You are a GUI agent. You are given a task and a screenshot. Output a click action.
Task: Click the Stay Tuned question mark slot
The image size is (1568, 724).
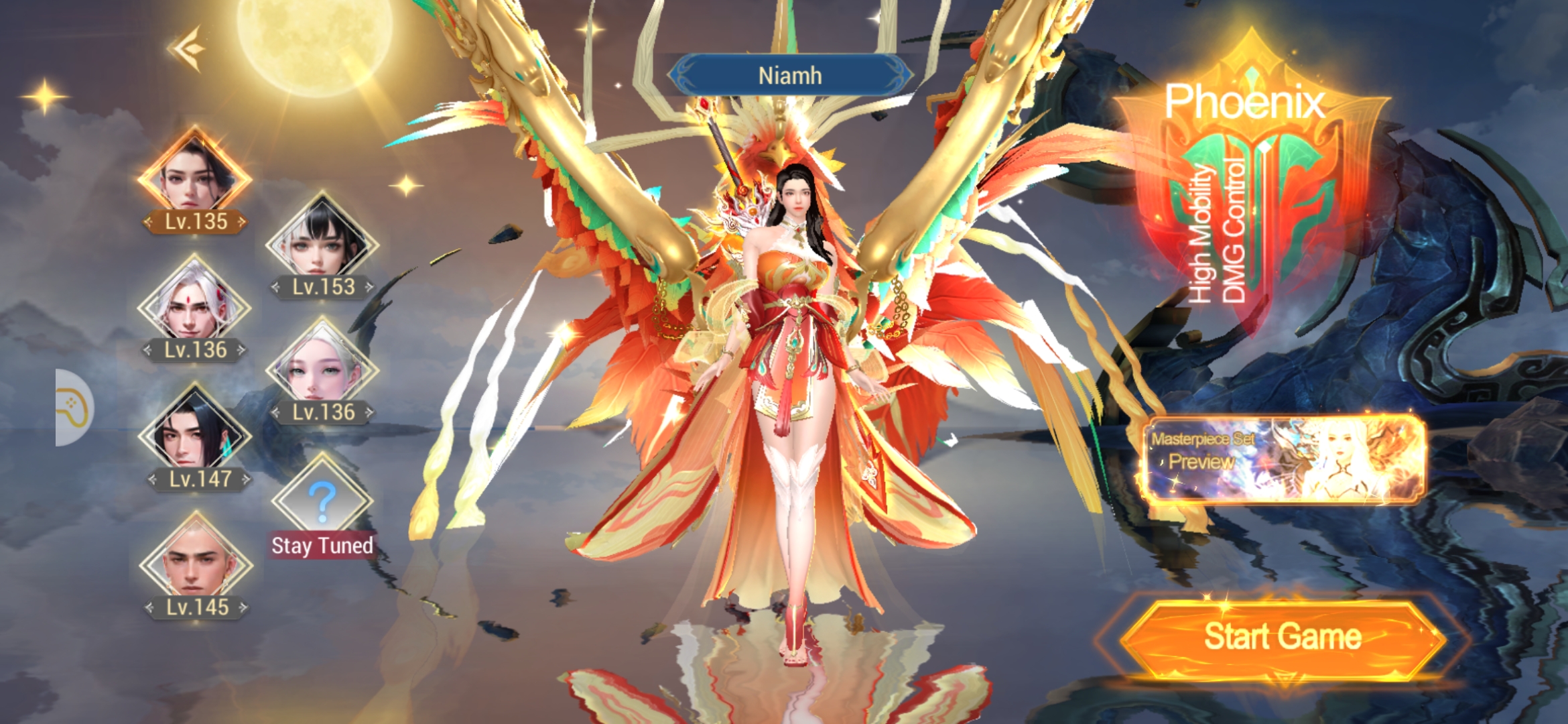322,499
